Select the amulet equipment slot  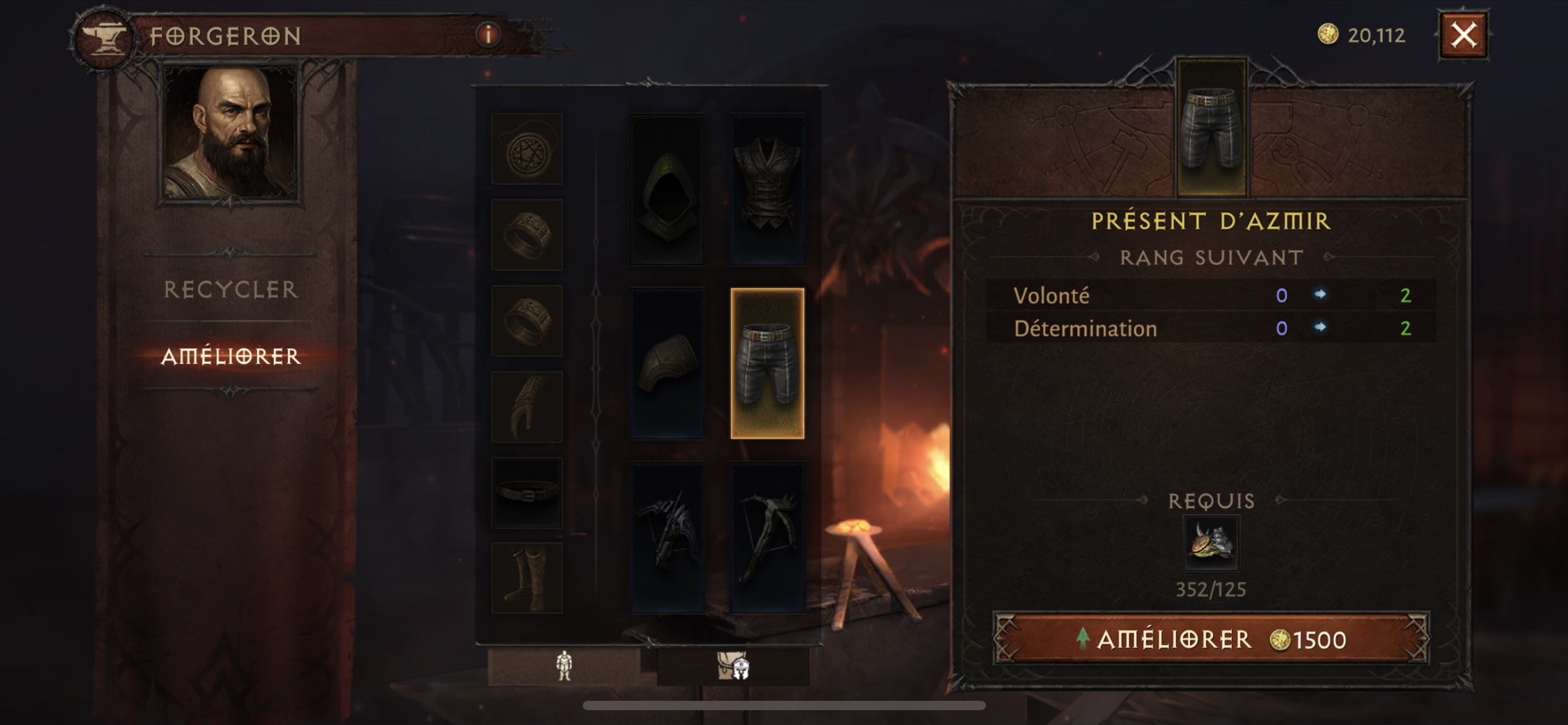tap(527, 149)
